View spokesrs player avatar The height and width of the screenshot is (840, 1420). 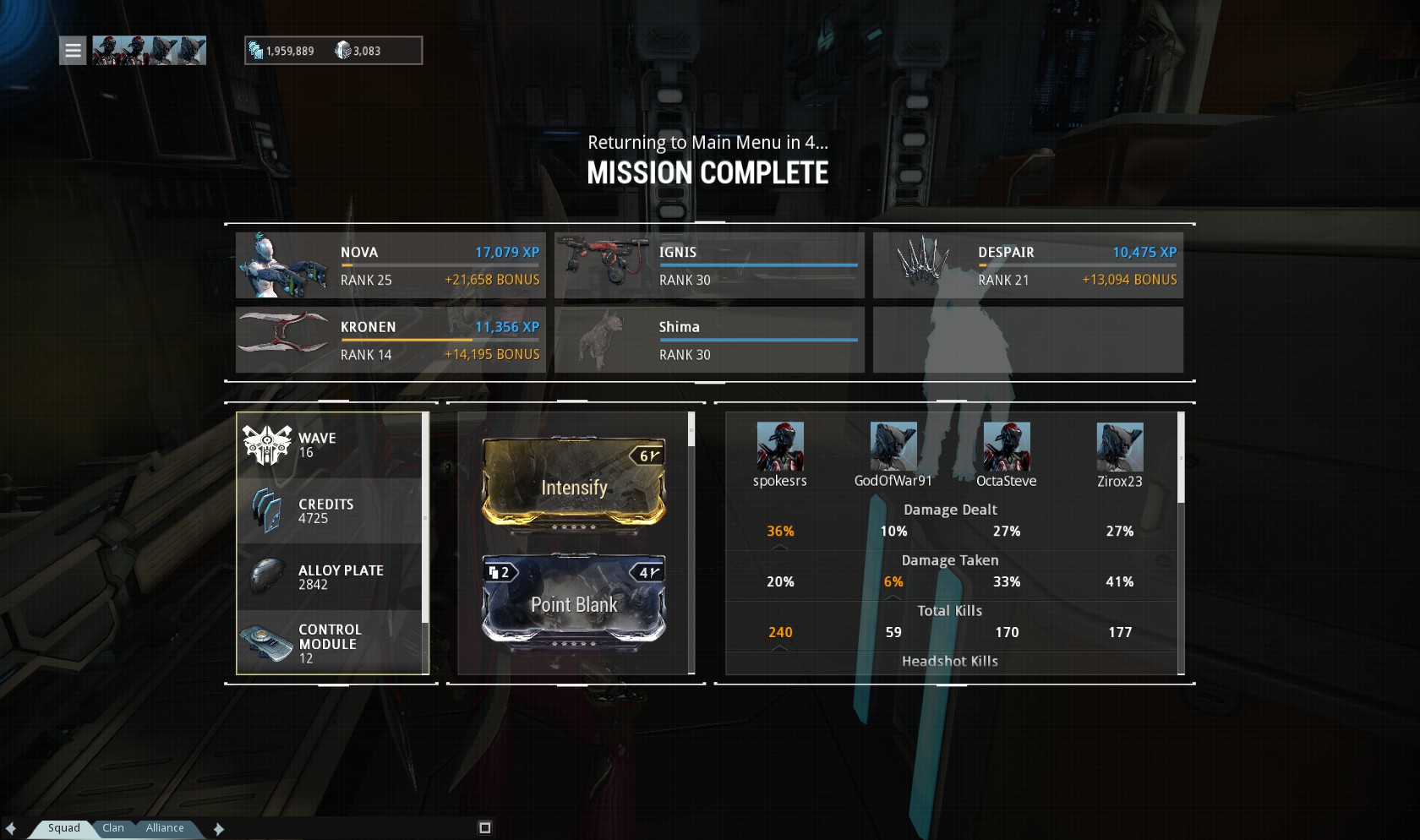click(780, 447)
